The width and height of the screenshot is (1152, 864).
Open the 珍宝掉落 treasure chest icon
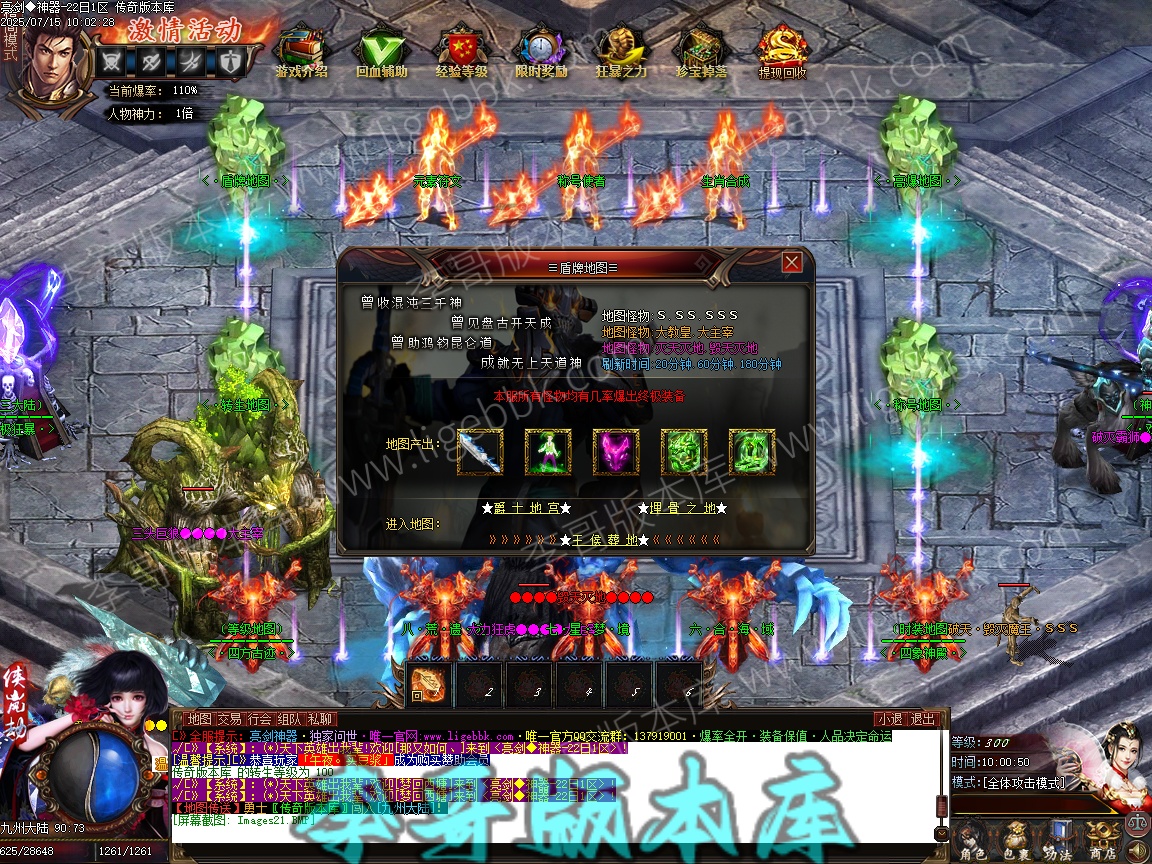pos(701,50)
